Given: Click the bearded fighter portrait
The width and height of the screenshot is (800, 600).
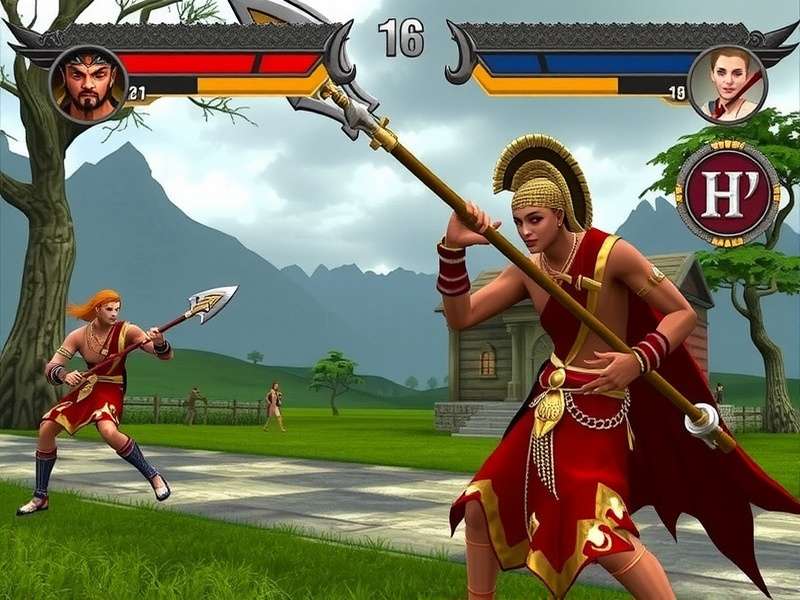Looking at the screenshot, I should 88,84.
